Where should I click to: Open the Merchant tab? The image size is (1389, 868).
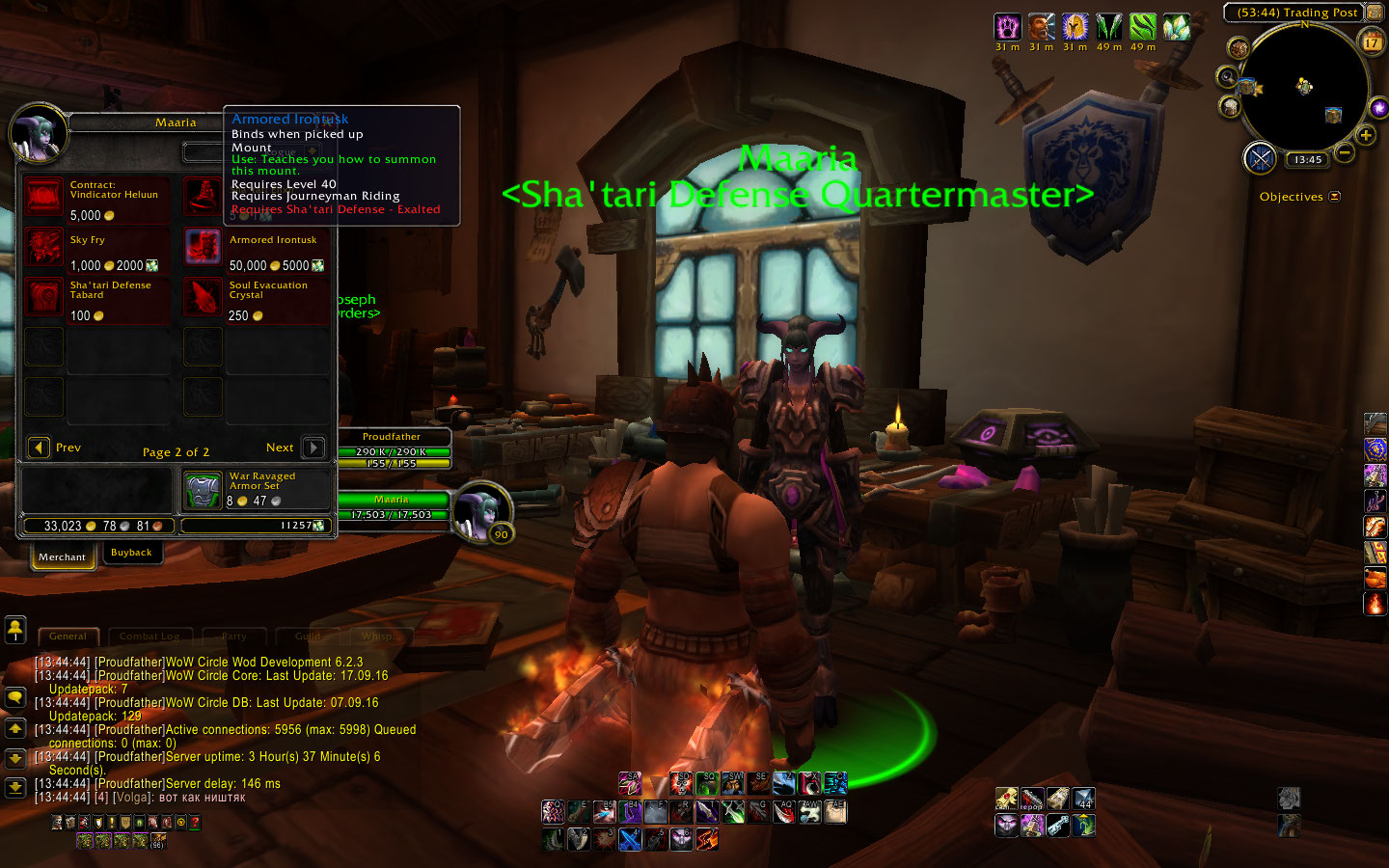[x=63, y=556]
